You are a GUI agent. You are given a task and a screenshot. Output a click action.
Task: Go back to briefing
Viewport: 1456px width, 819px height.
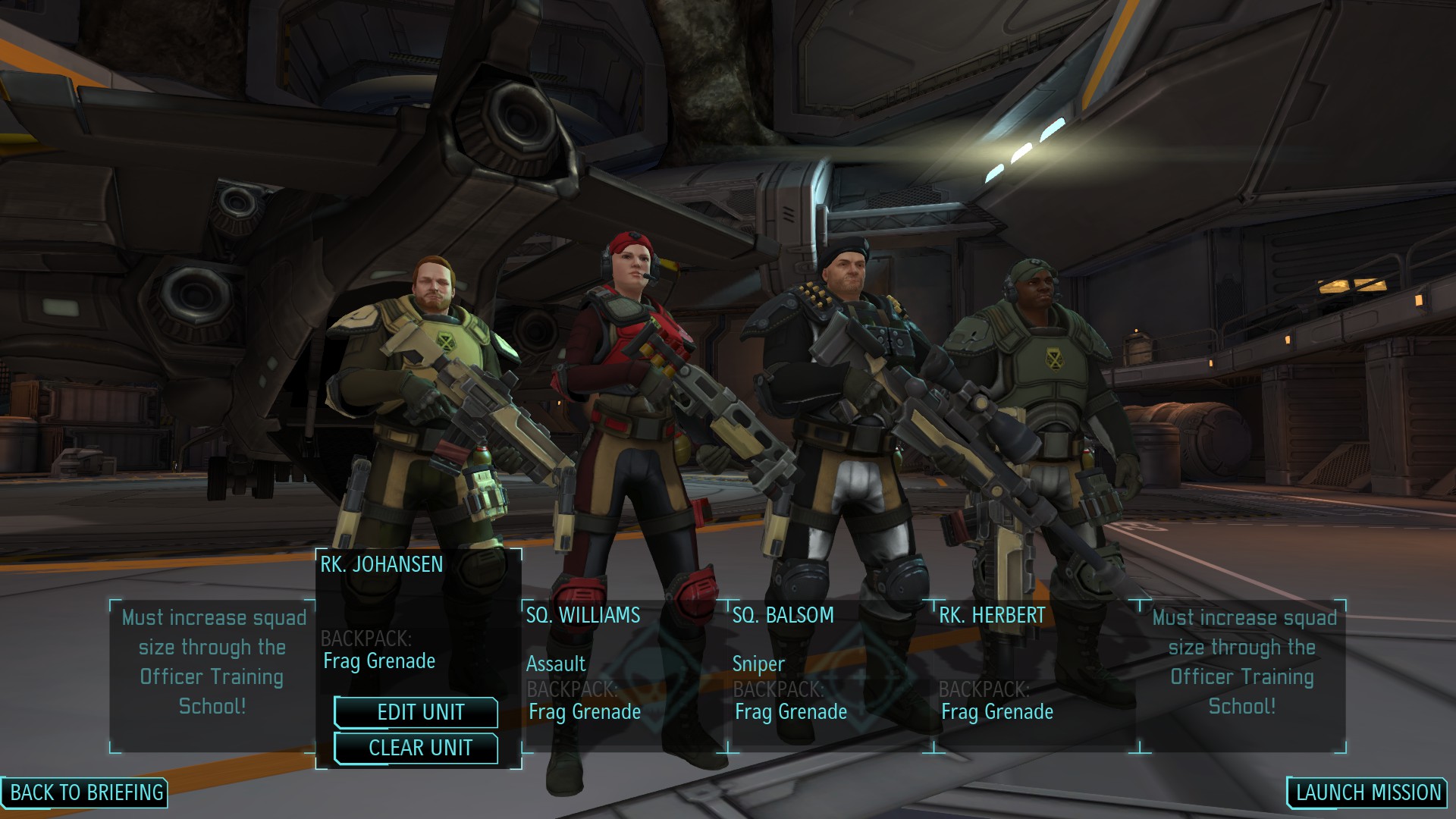[x=85, y=792]
